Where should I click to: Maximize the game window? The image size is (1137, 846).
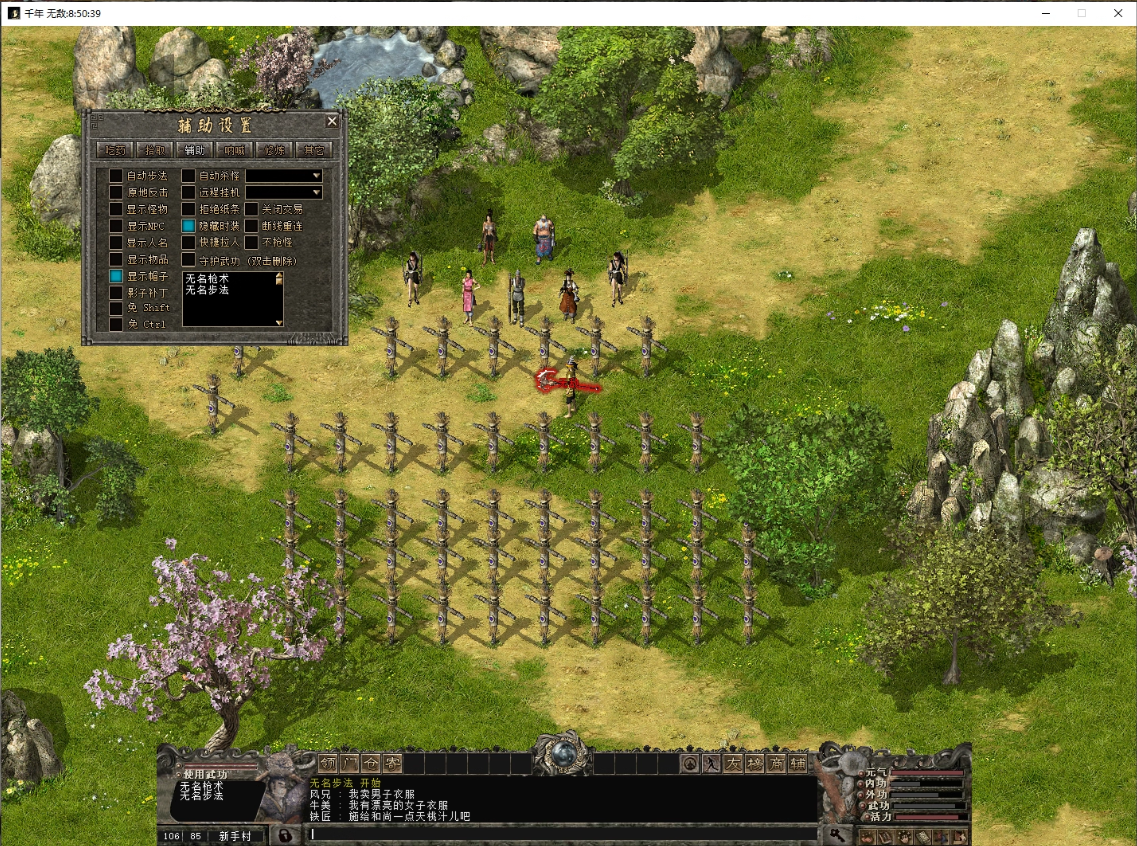(1081, 13)
